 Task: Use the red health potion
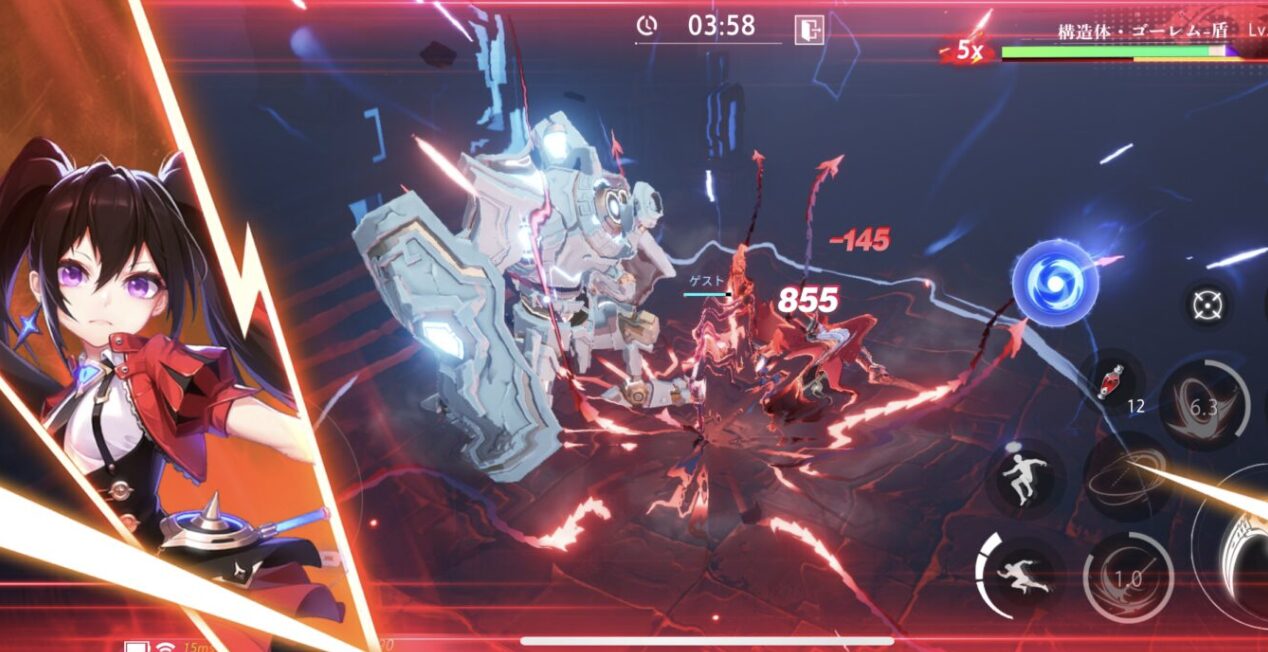click(x=1112, y=379)
